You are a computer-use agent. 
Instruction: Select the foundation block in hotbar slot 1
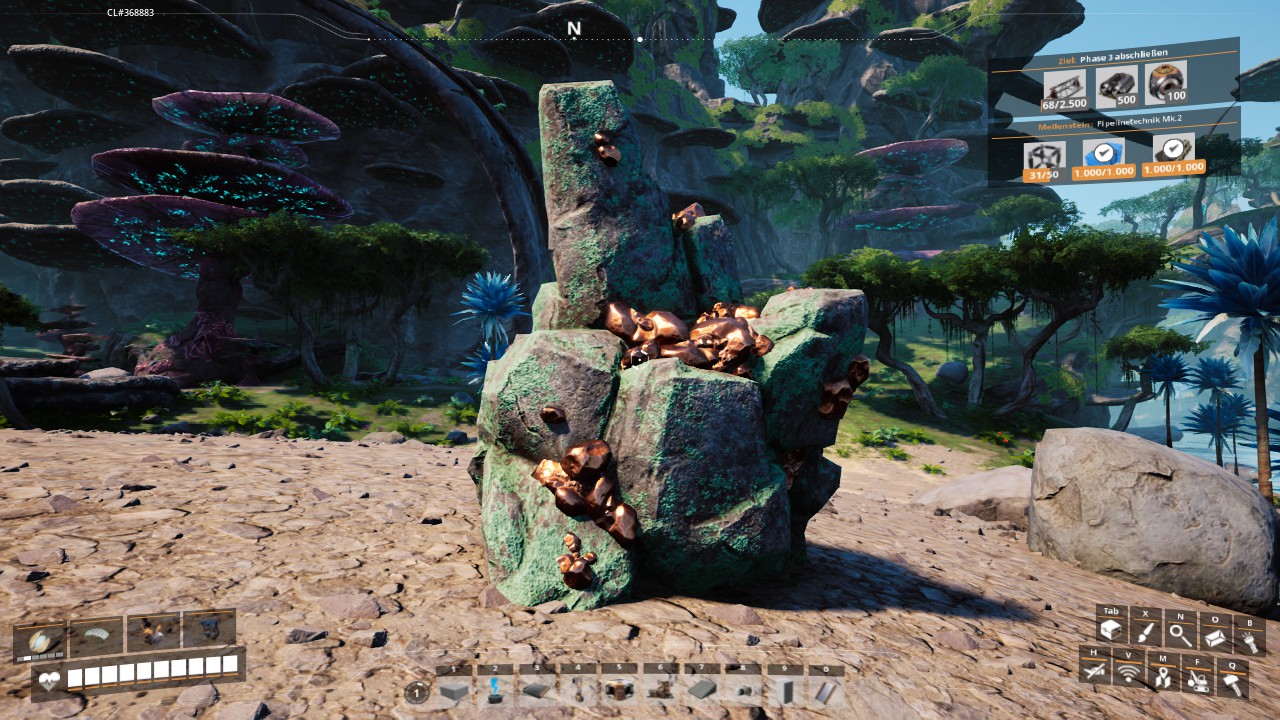pyautogui.click(x=454, y=690)
